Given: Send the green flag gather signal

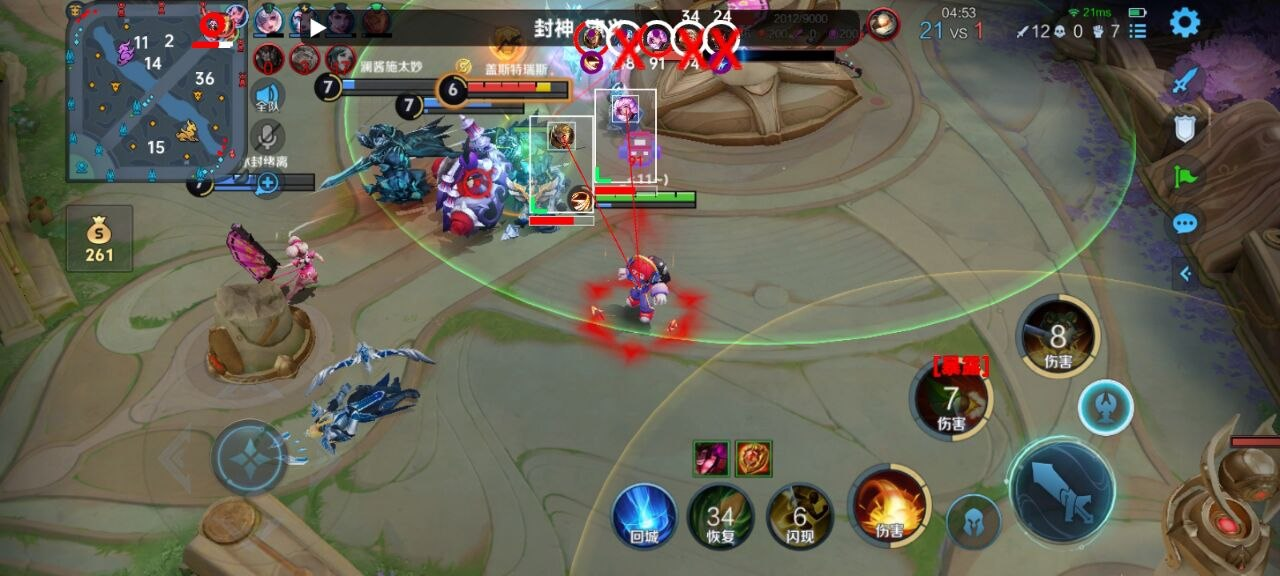Looking at the screenshot, I should tap(1185, 177).
